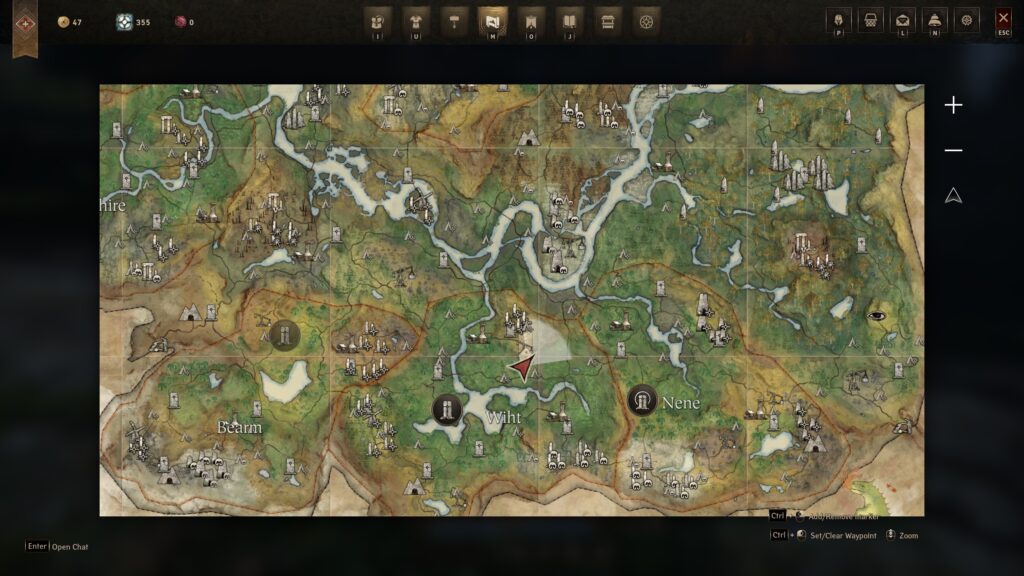This screenshot has height=576, width=1024.
Task: Switch to the hammer crafting tab
Action: (x=454, y=20)
